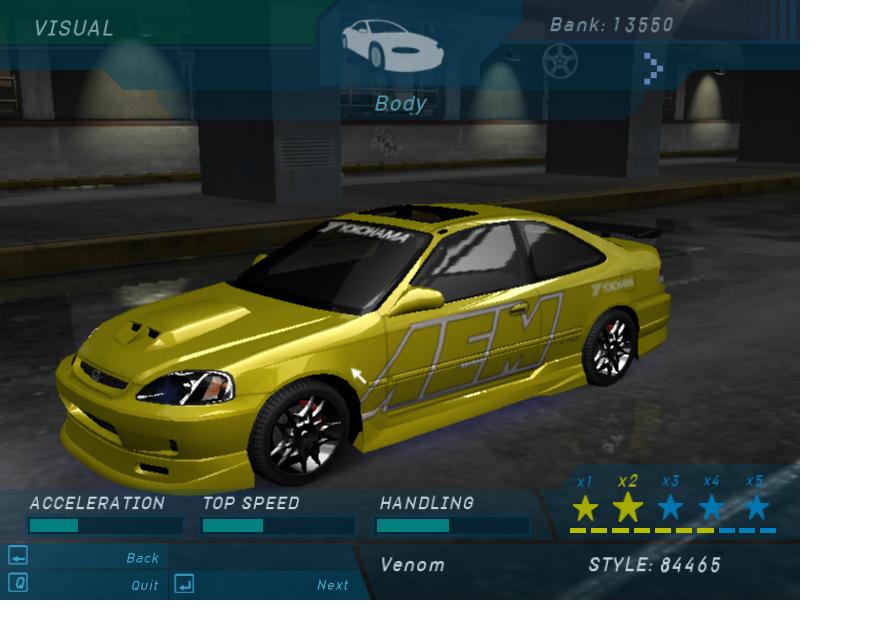Viewport: 891px width, 641px height.
Task: Proceed with the Next button
Action: pos(332,585)
